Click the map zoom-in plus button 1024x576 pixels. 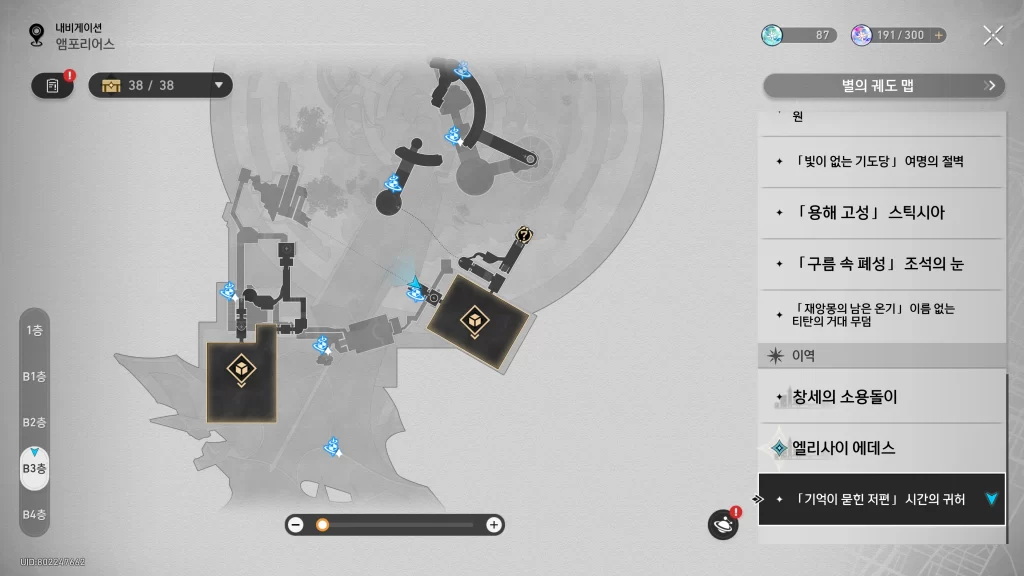(x=493, y=524)
